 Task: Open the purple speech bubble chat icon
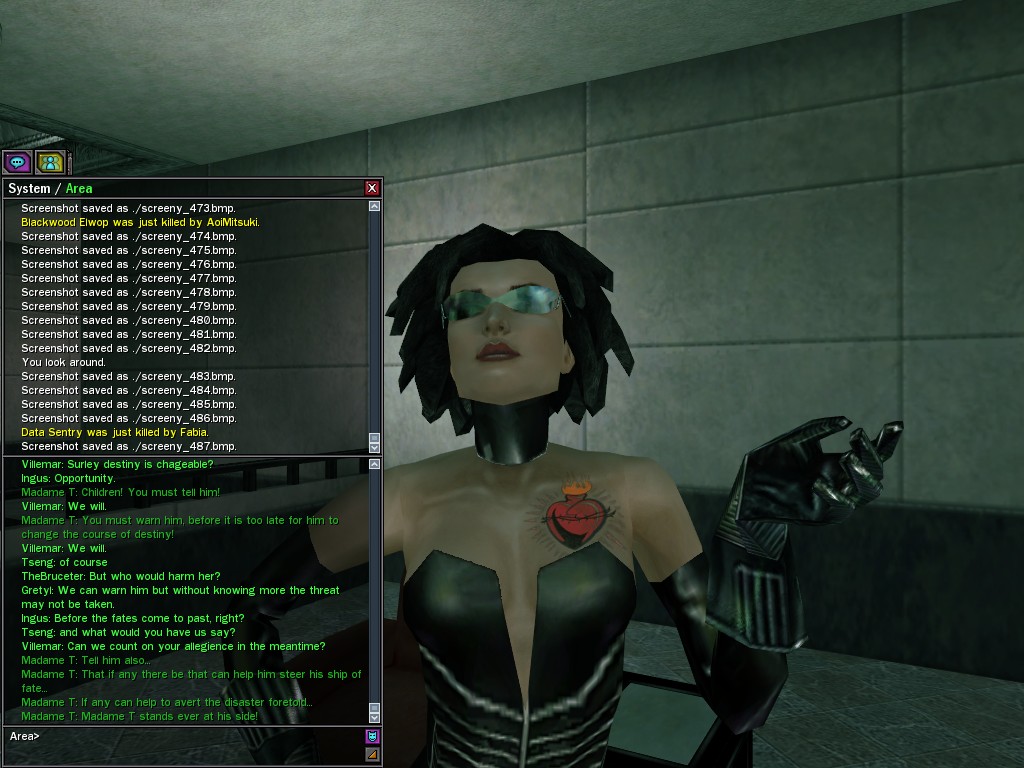click(x=17, y=162)
